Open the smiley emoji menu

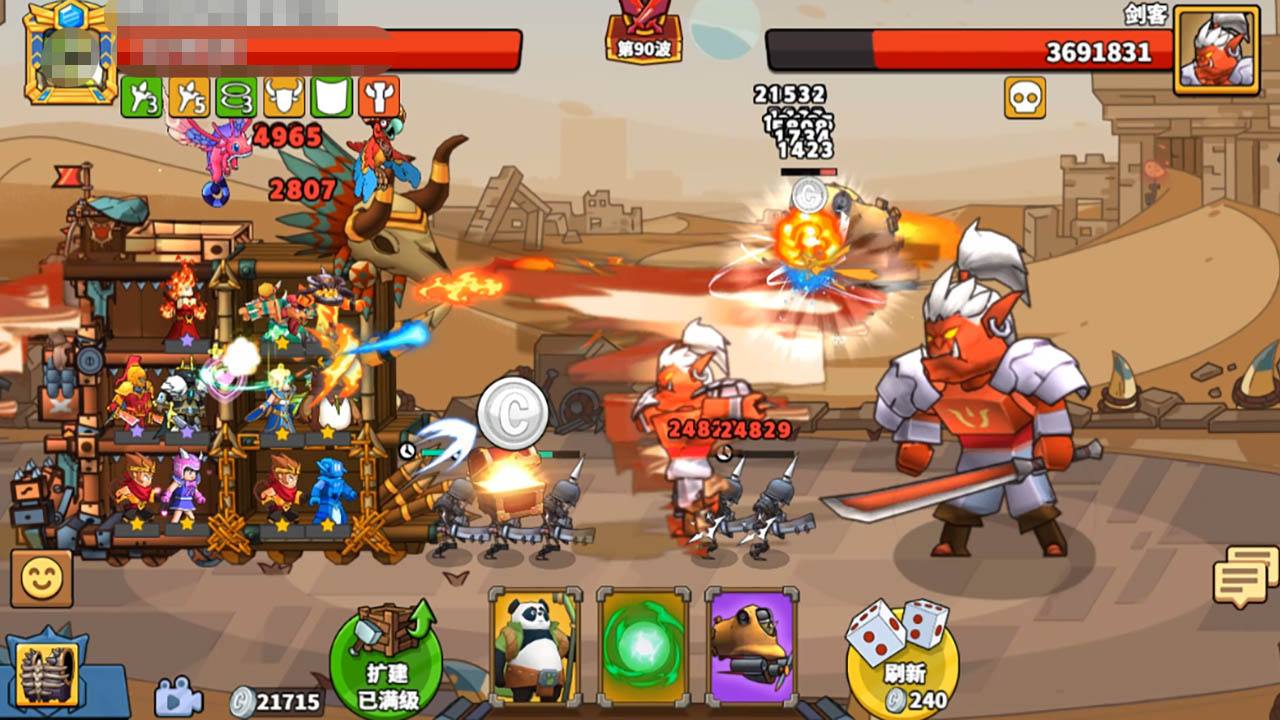42,577
